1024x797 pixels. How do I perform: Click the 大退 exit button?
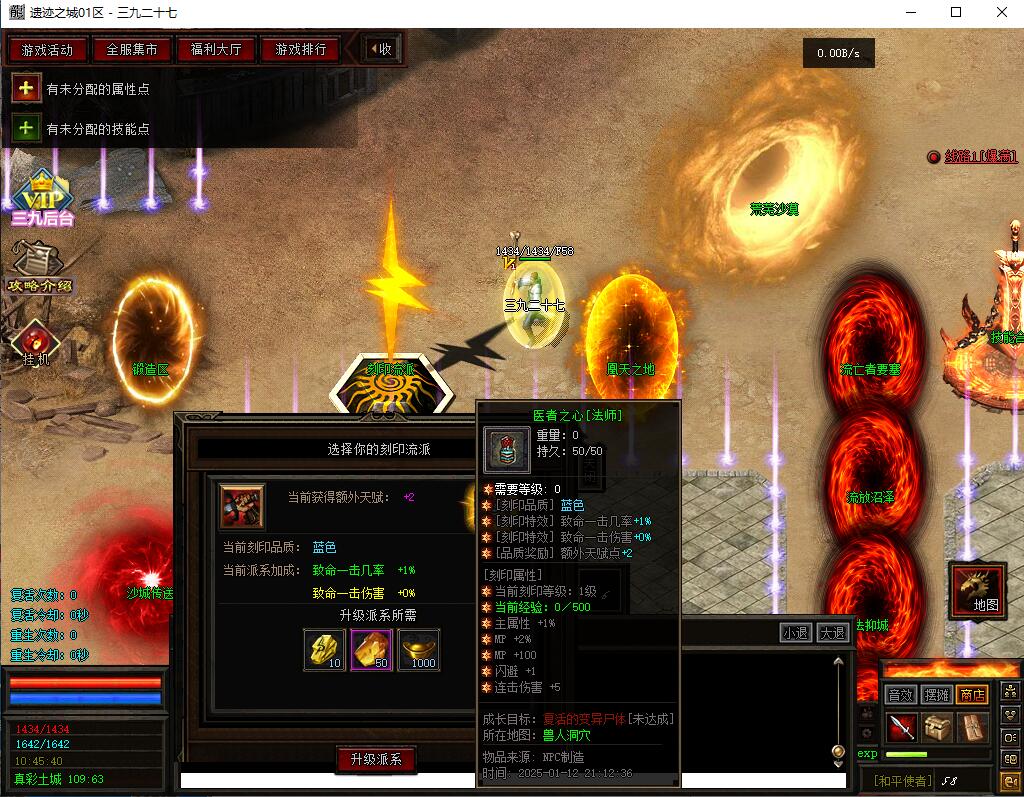[832, 632]
